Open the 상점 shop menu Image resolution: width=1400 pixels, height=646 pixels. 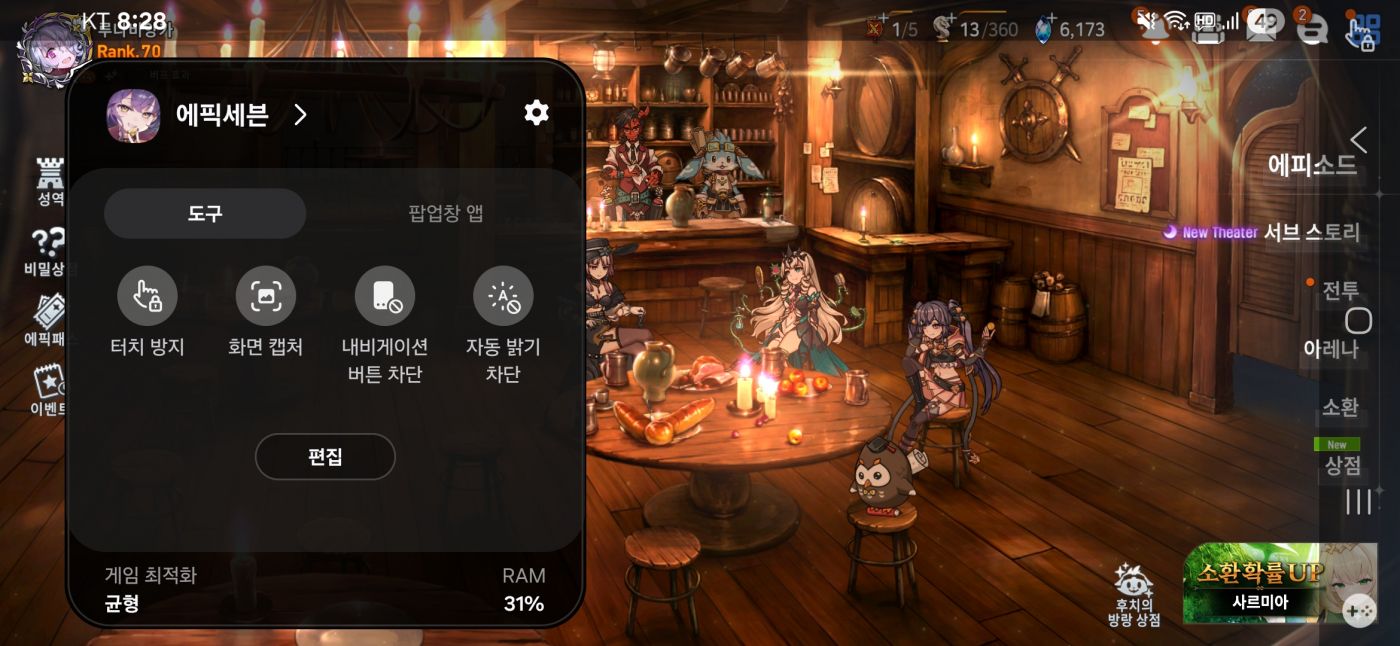1342,465
